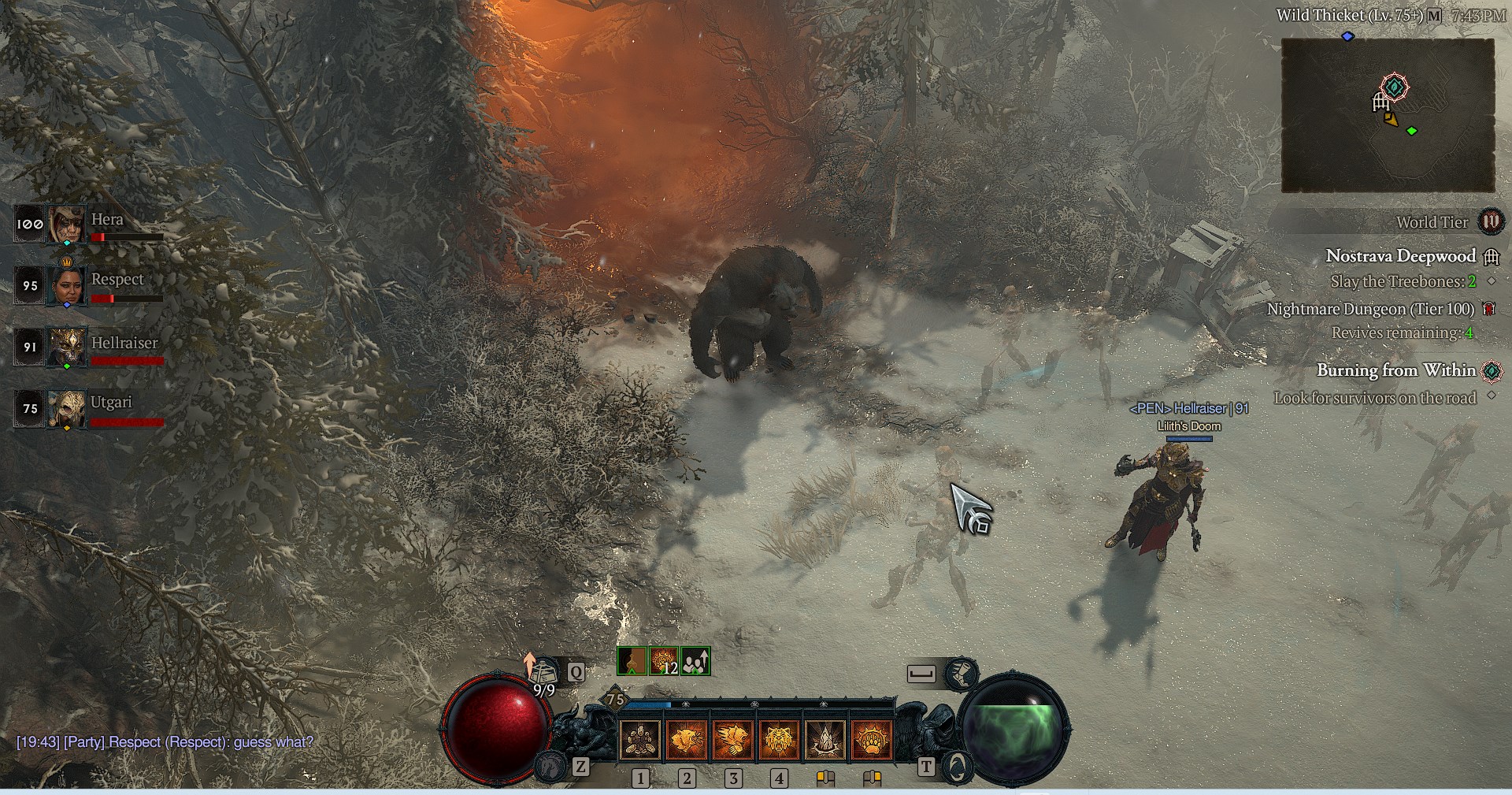The image size is (1512, 795).
Task: Open the minimap
Action: pyautogui.click(x=1388, y=115)
